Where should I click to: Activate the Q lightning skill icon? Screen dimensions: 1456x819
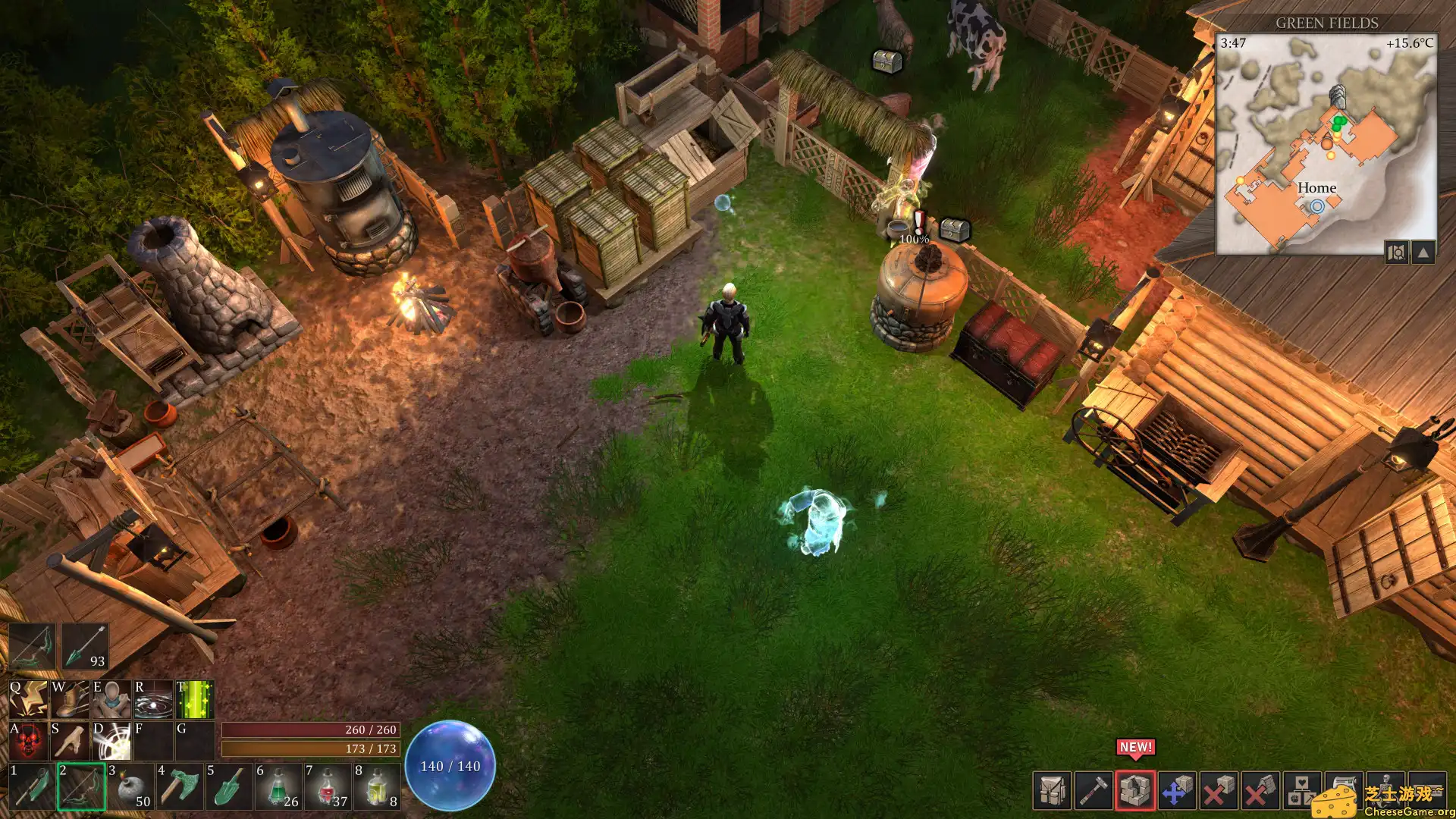[x=29, y=699]
